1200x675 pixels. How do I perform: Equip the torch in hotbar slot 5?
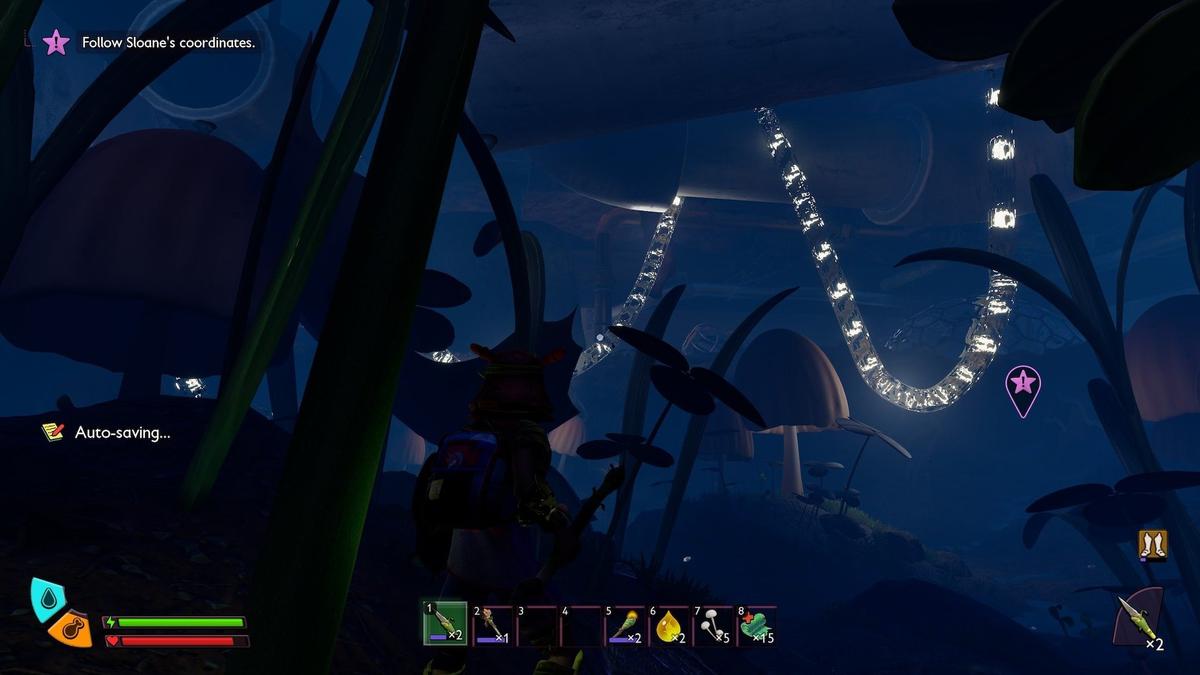tap(626, 626)
